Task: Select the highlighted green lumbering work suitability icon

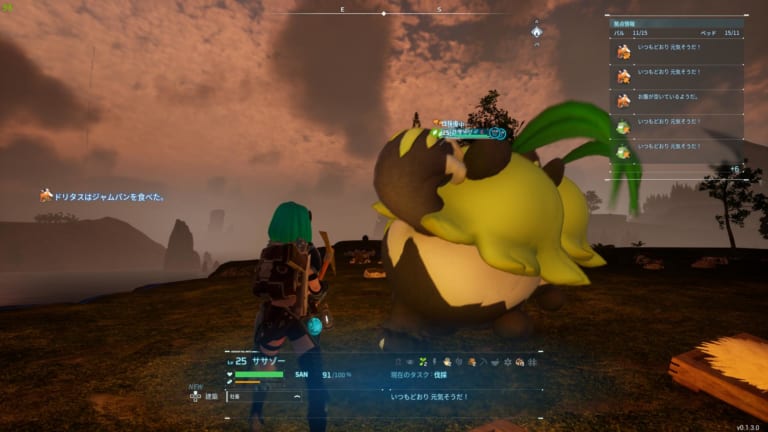Action: (423, 360)
